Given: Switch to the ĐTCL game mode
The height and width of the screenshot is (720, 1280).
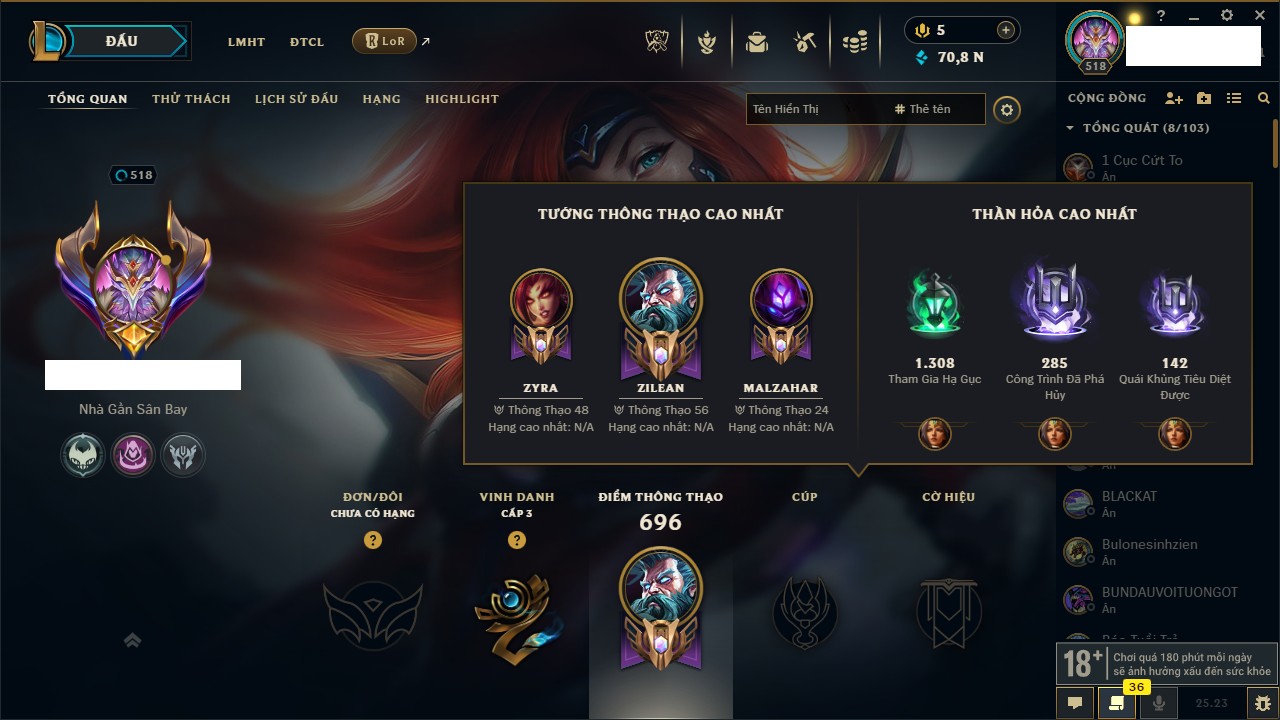Looking at the screenshot, I should (x=307, y=42).
